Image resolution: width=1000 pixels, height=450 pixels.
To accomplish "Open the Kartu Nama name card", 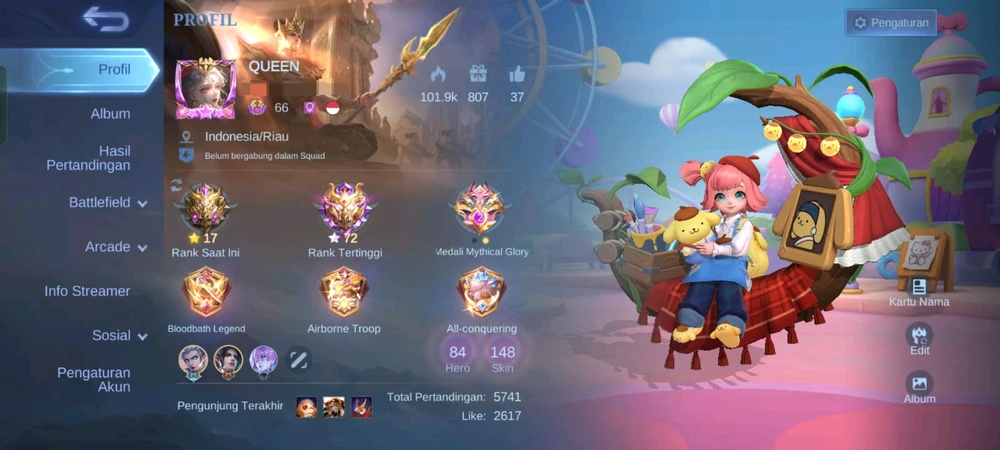I will 919,290.
